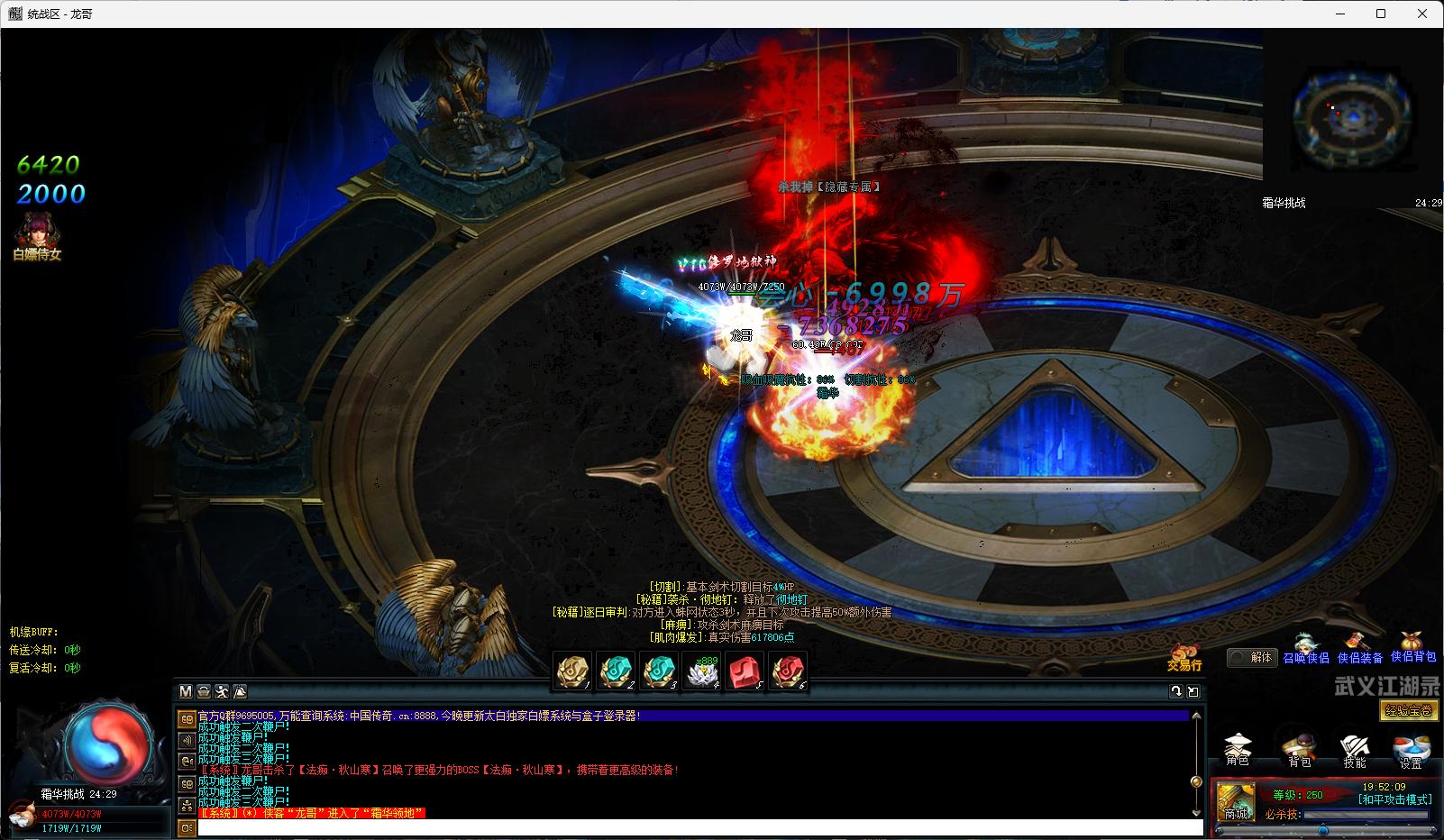Select 召唤侠侣 to summon companion
Screen dimensions: 1444x840
1306,649
